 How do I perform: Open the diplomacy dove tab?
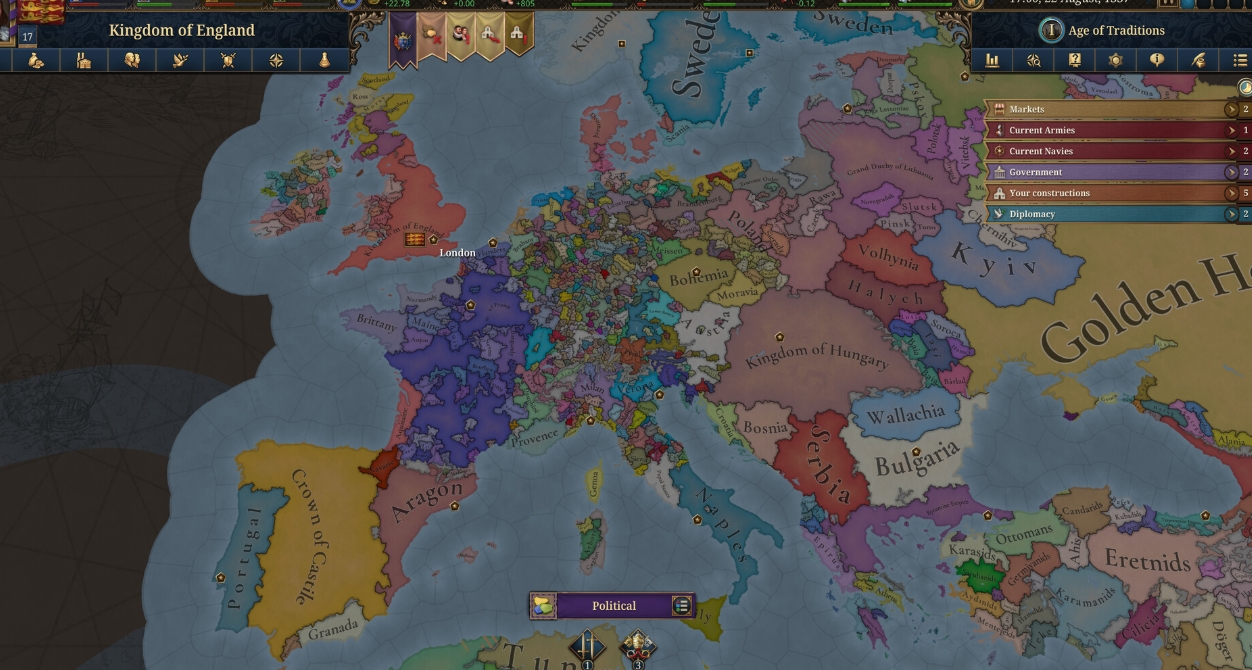pos(180,61)
